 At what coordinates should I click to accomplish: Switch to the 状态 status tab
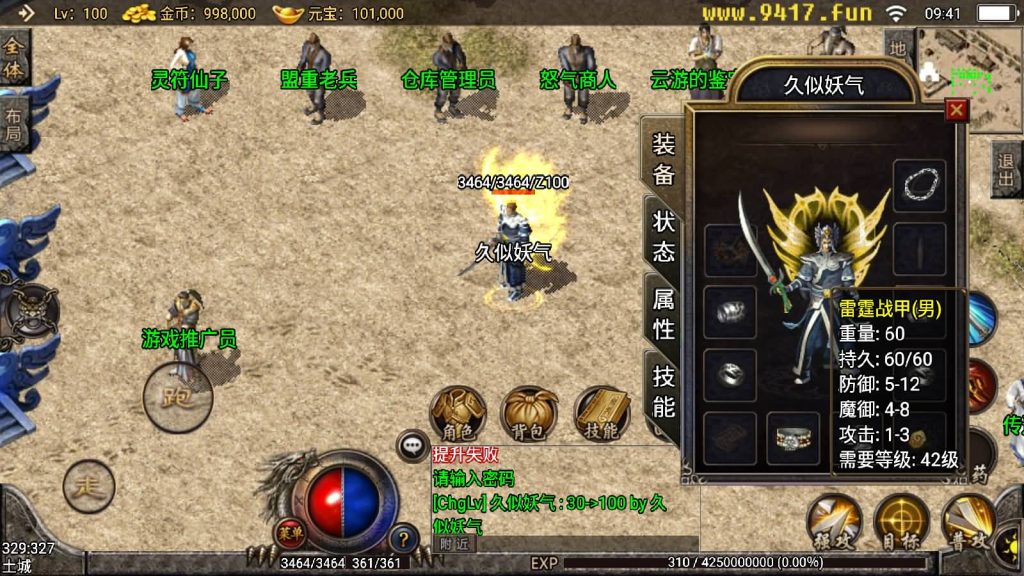click(x=663, y=235)
